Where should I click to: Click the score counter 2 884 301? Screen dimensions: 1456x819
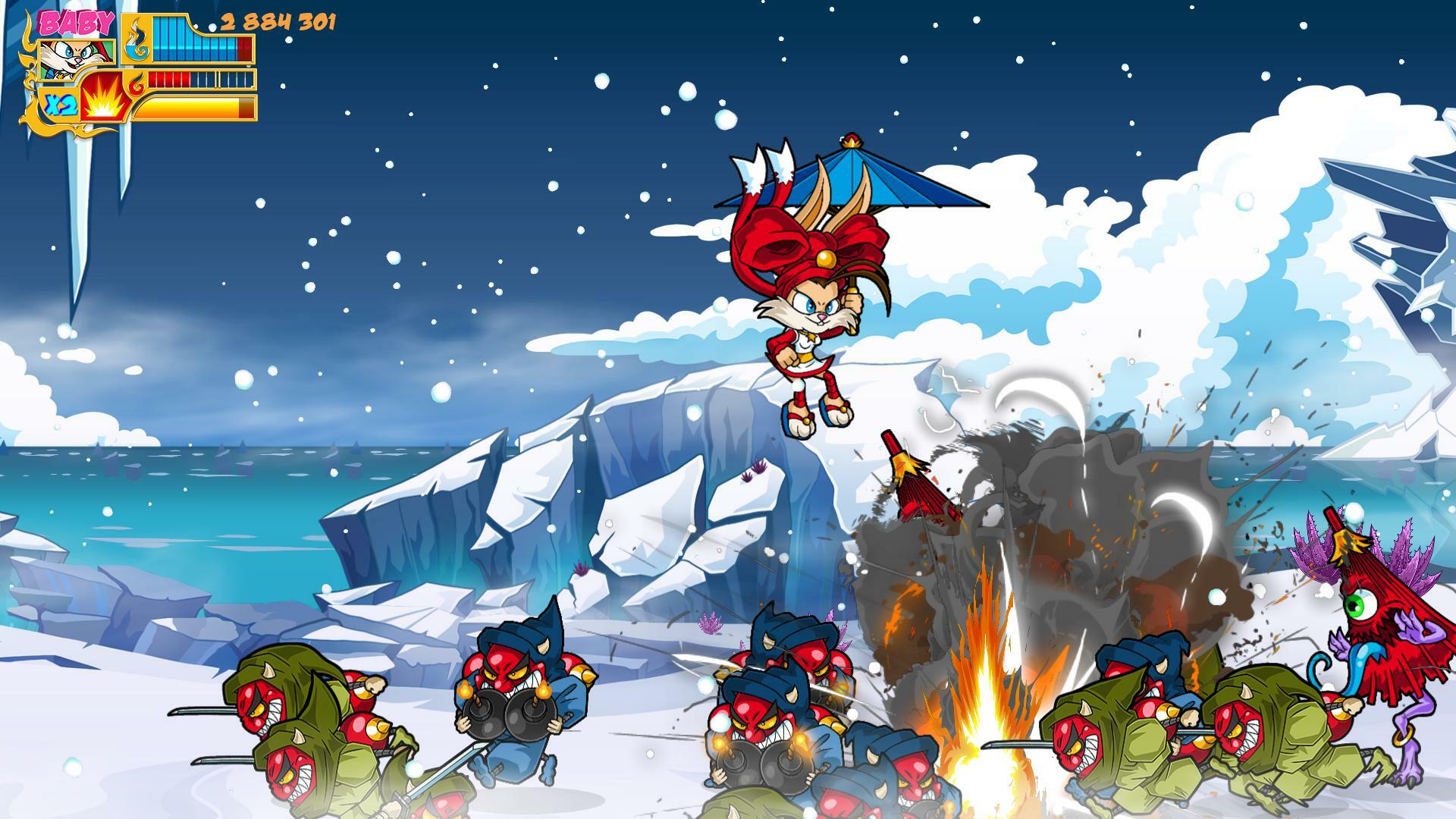pyautogui.click(x=277, y=23)
